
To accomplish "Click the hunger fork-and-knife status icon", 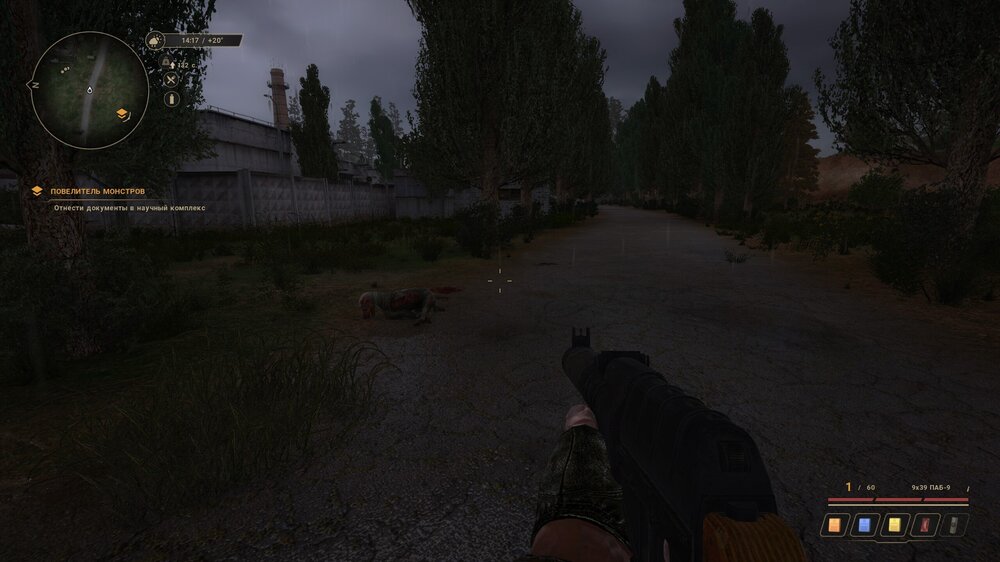I will tap(171, 81).
